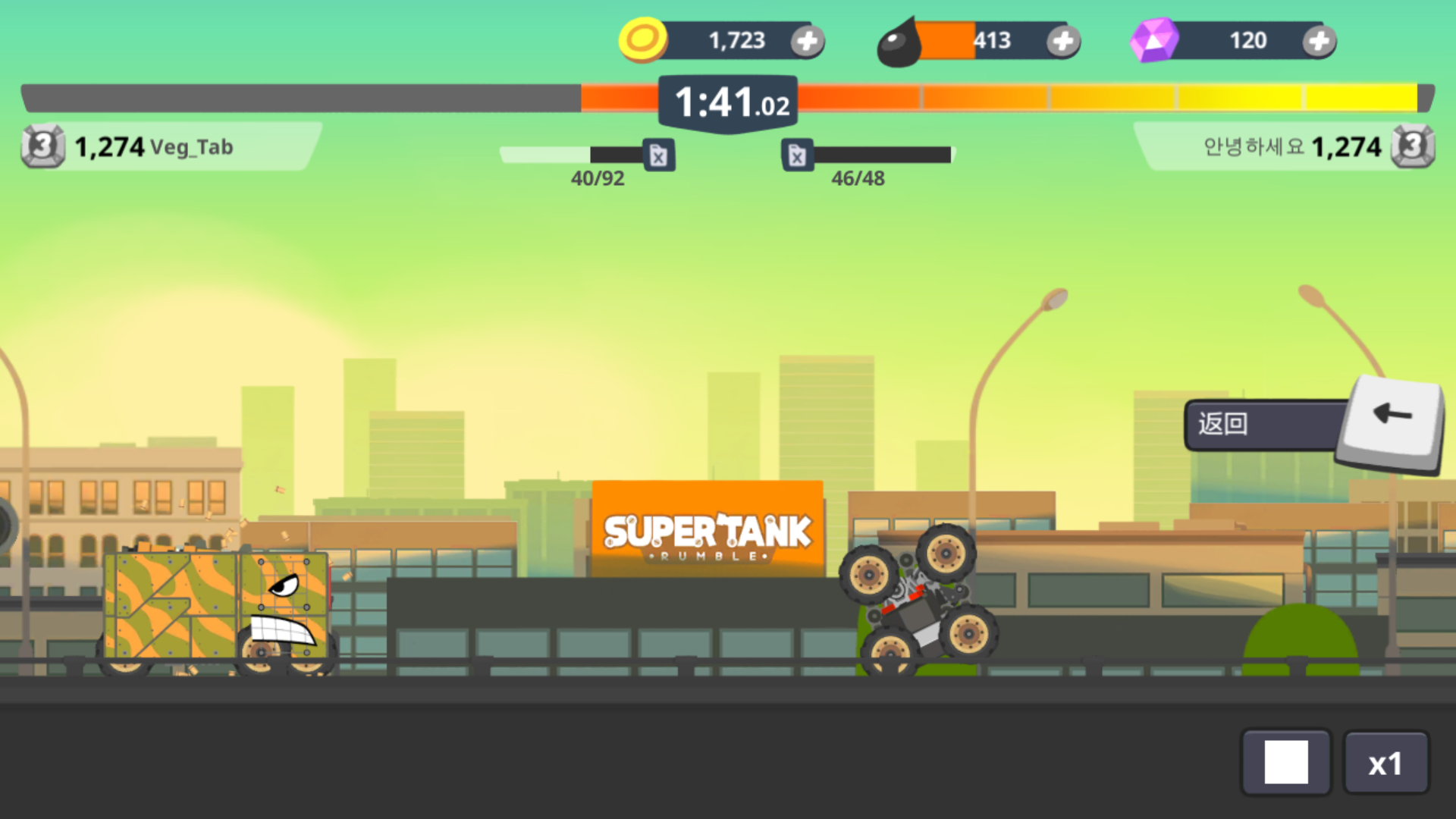Tap the fuel canister icon above 40/92

pos(658,155)
